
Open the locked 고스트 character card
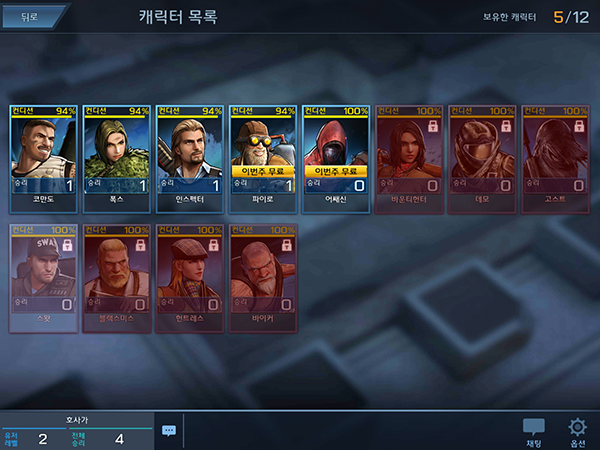point(556,158)
